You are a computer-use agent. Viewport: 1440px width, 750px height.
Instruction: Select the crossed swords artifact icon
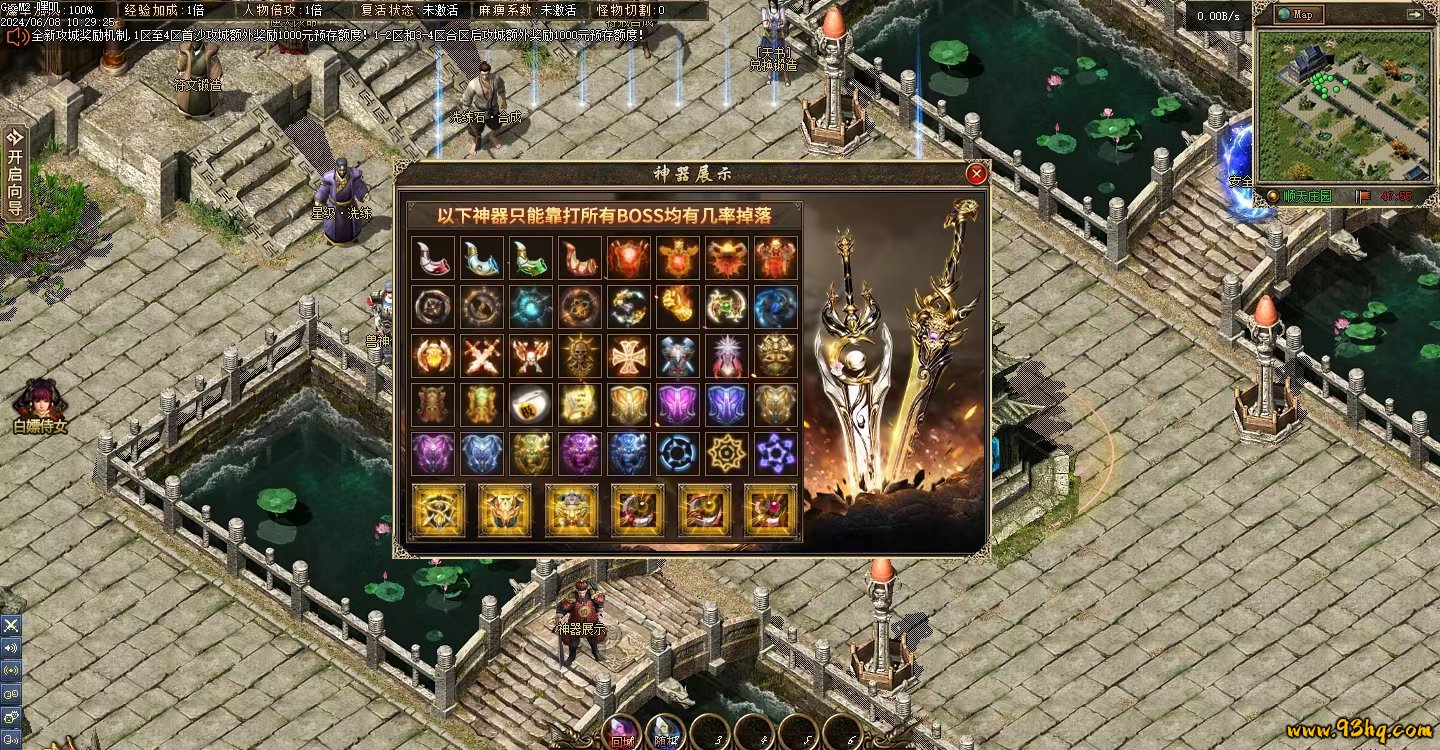482,355
